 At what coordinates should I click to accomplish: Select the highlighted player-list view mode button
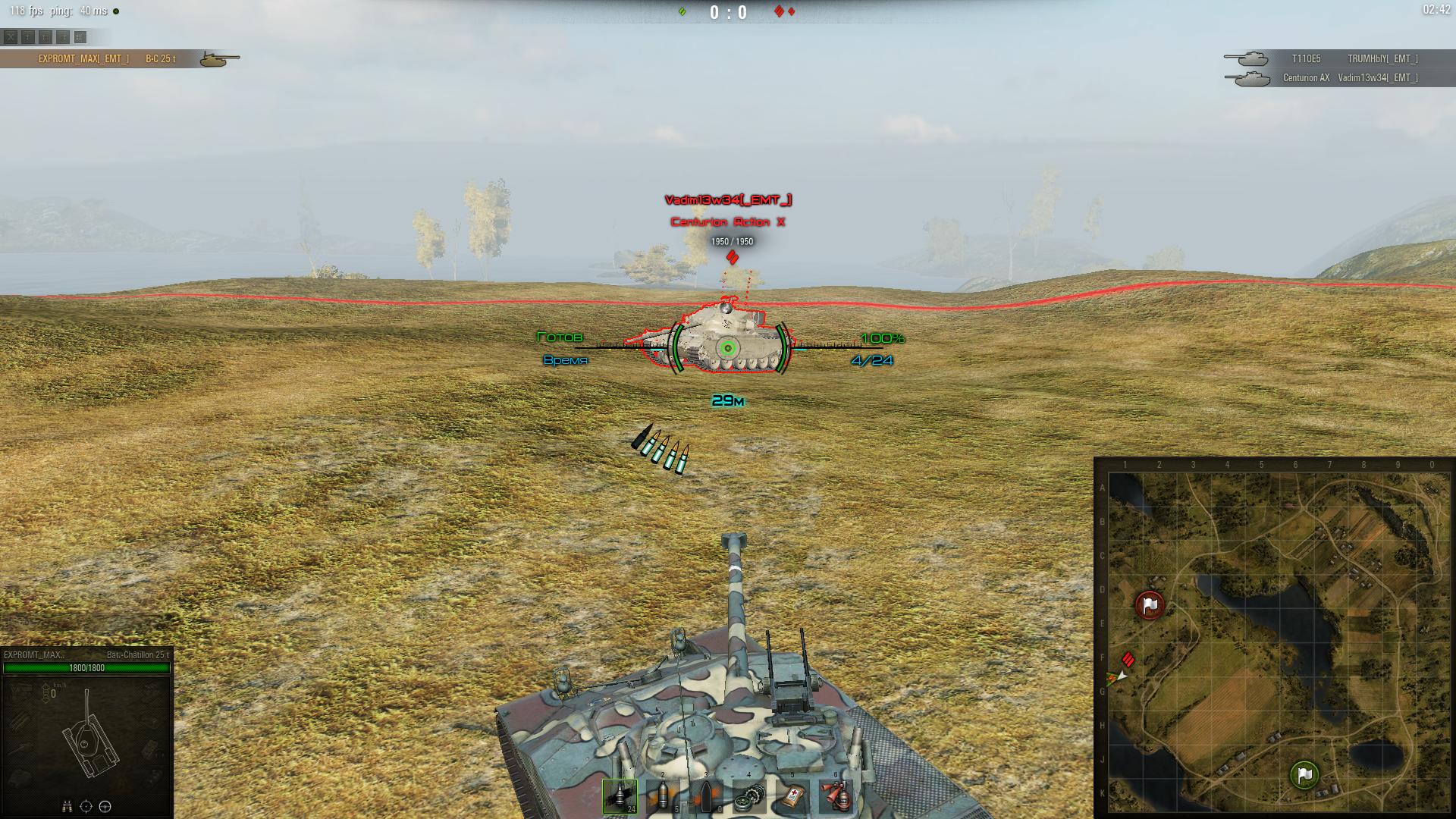[80, 36]
